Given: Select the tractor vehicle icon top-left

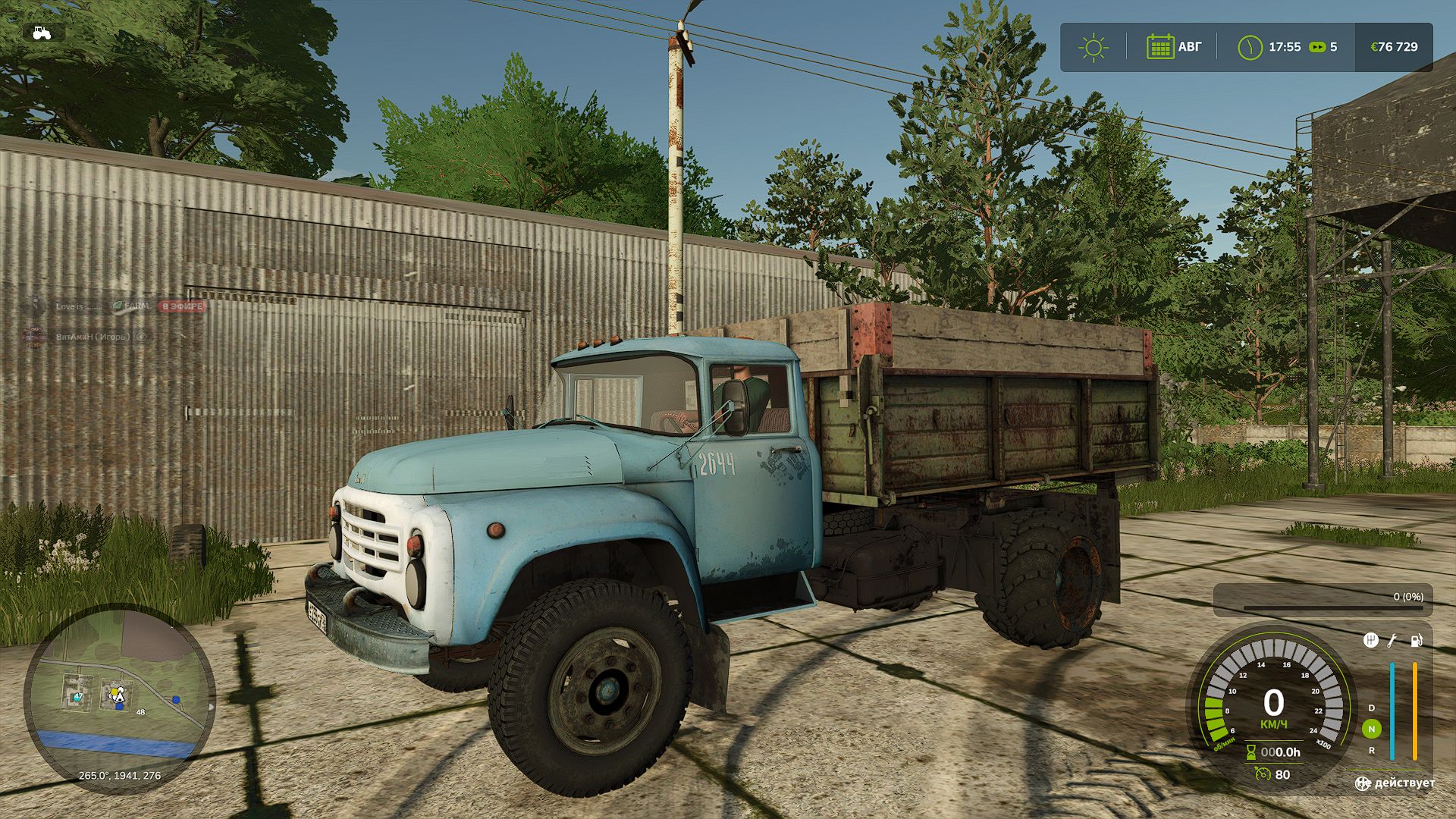Looking at the screenshot, I should point(43,33).
